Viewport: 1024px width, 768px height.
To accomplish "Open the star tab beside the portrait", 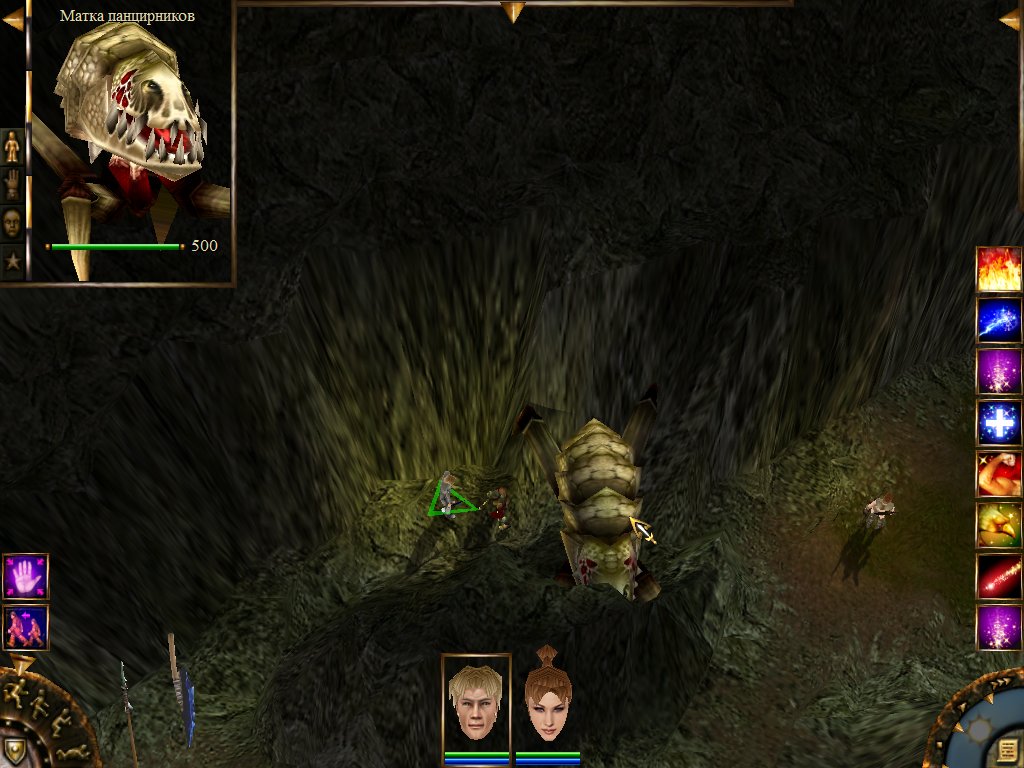I will pos(12,261).
